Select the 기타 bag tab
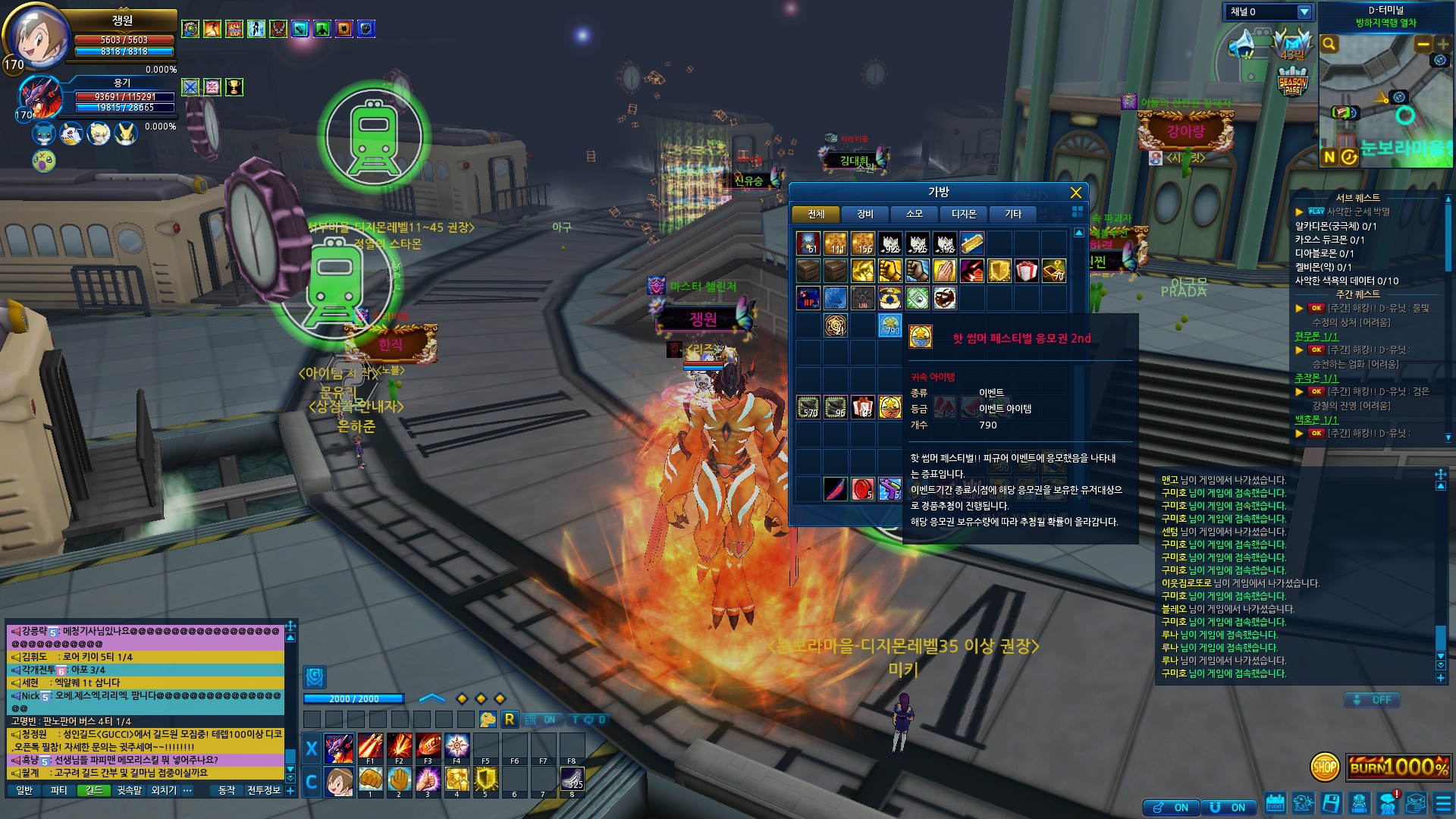 coord(1013,214)
